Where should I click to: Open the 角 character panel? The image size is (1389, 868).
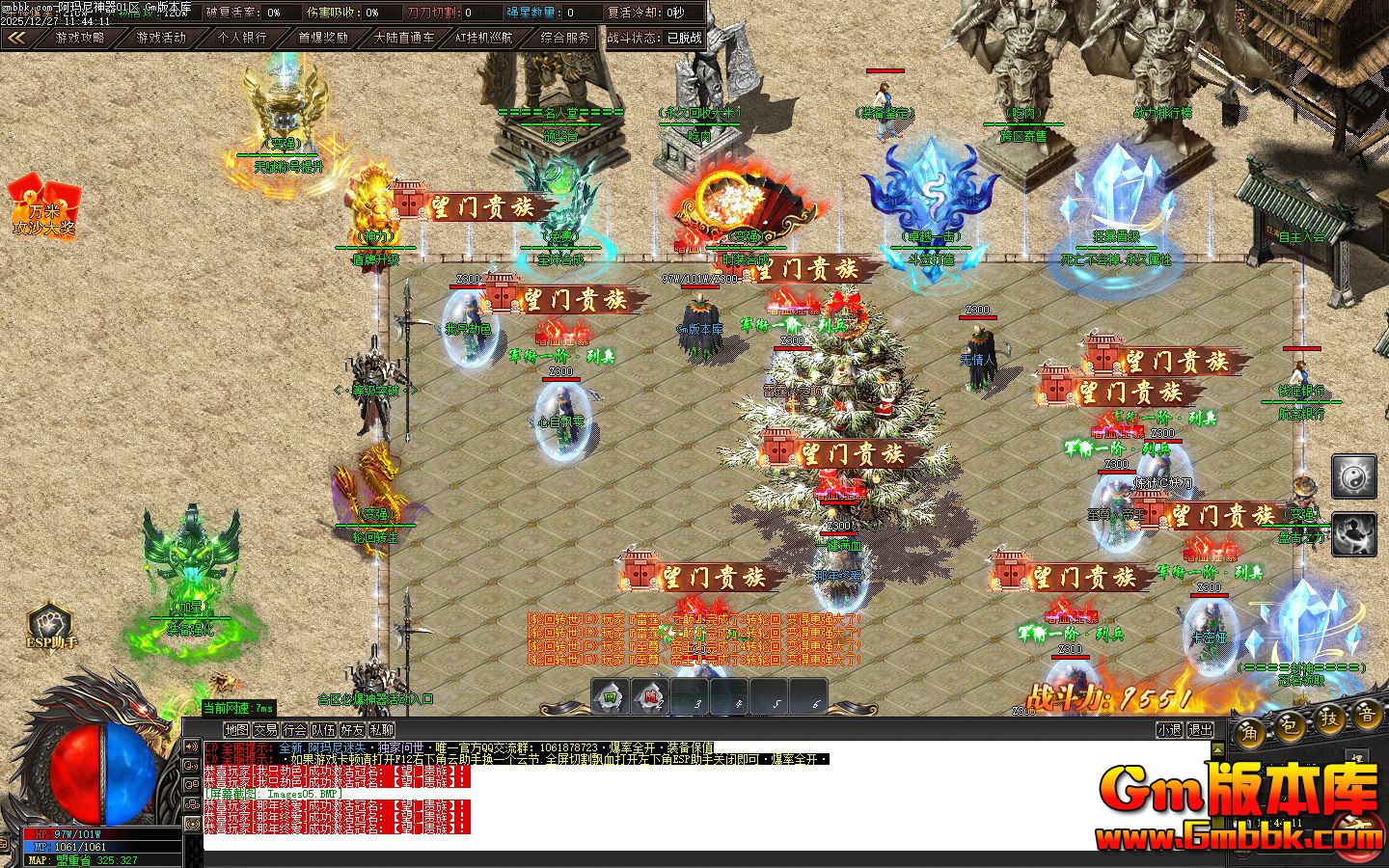point(1249,730)
